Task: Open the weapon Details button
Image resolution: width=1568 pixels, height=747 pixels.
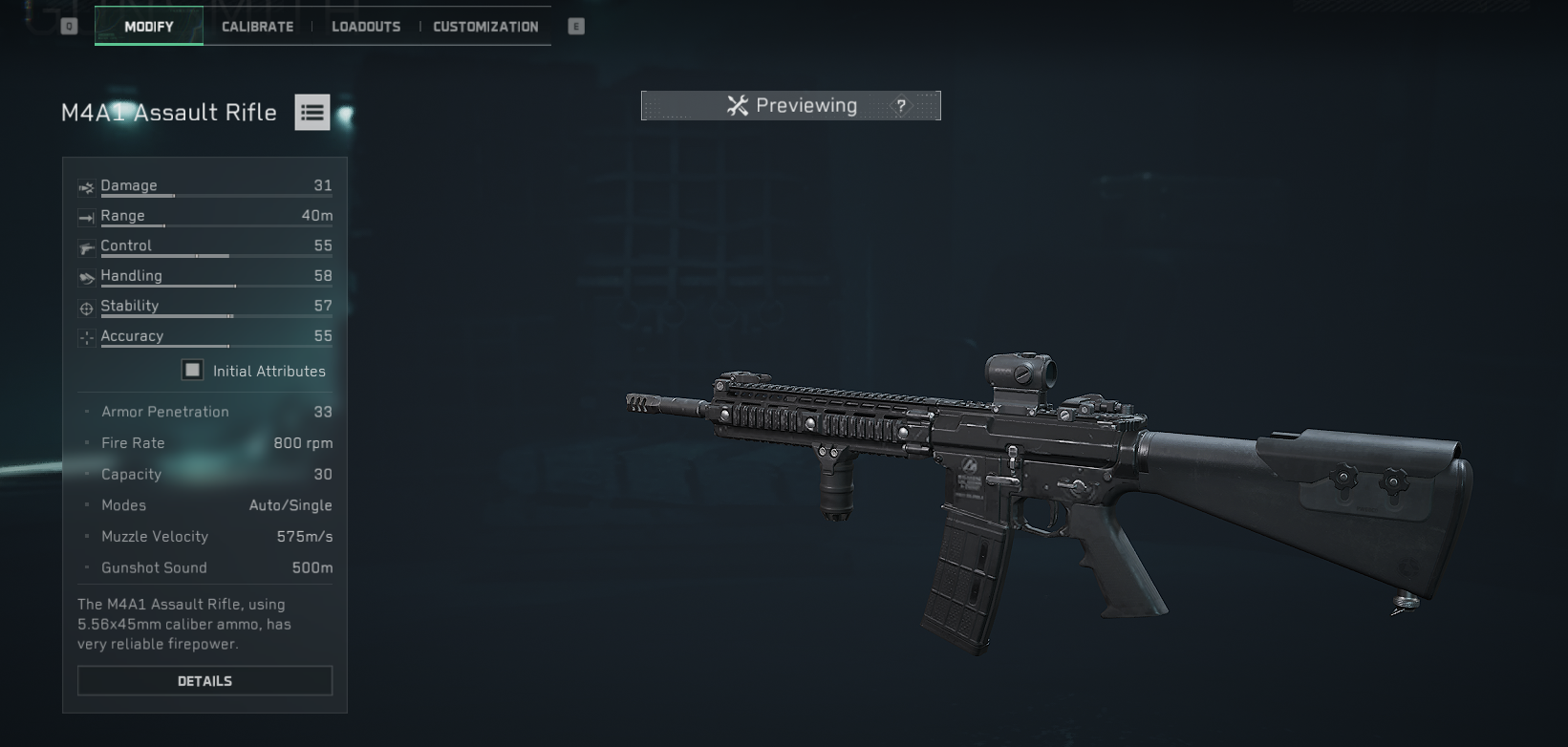Action: (204, 681)
